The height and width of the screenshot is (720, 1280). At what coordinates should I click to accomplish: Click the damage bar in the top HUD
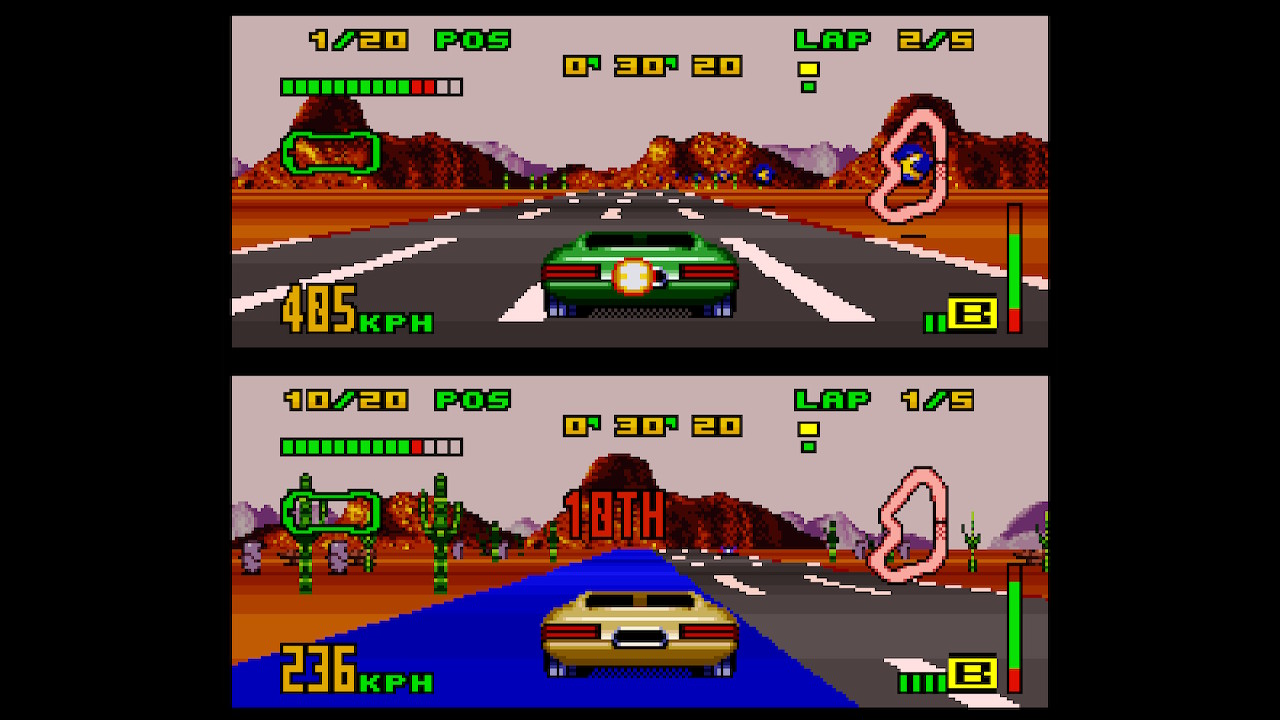tap(370, 86)
